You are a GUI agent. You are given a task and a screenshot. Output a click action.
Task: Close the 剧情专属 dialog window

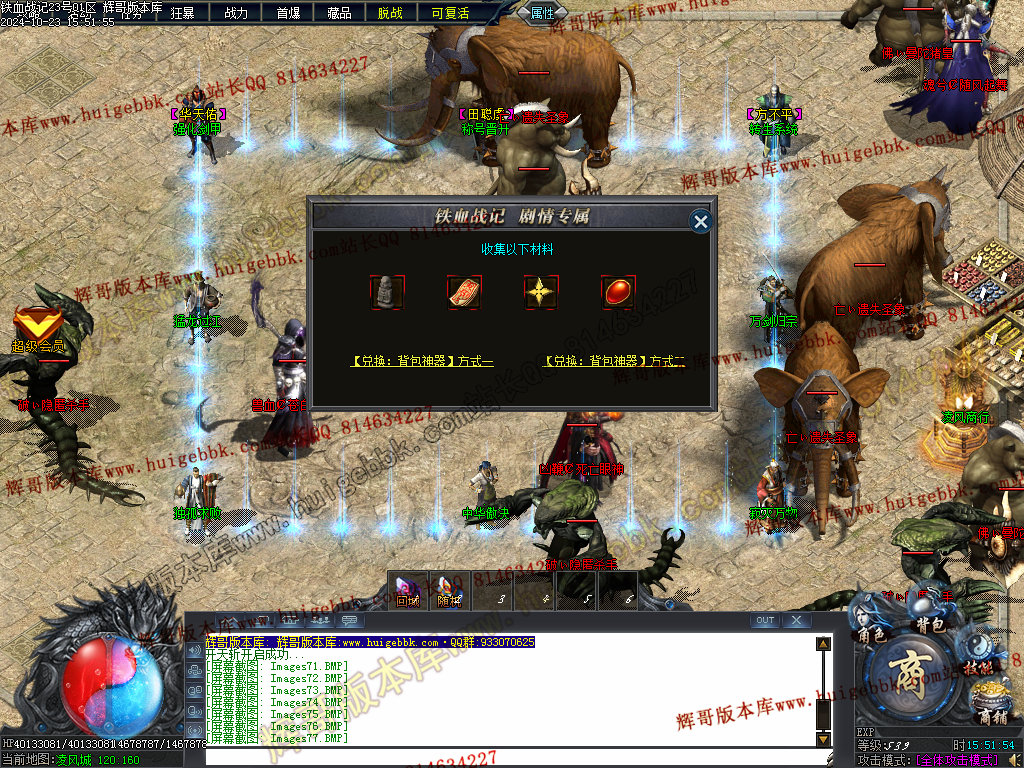pos(701,221)
